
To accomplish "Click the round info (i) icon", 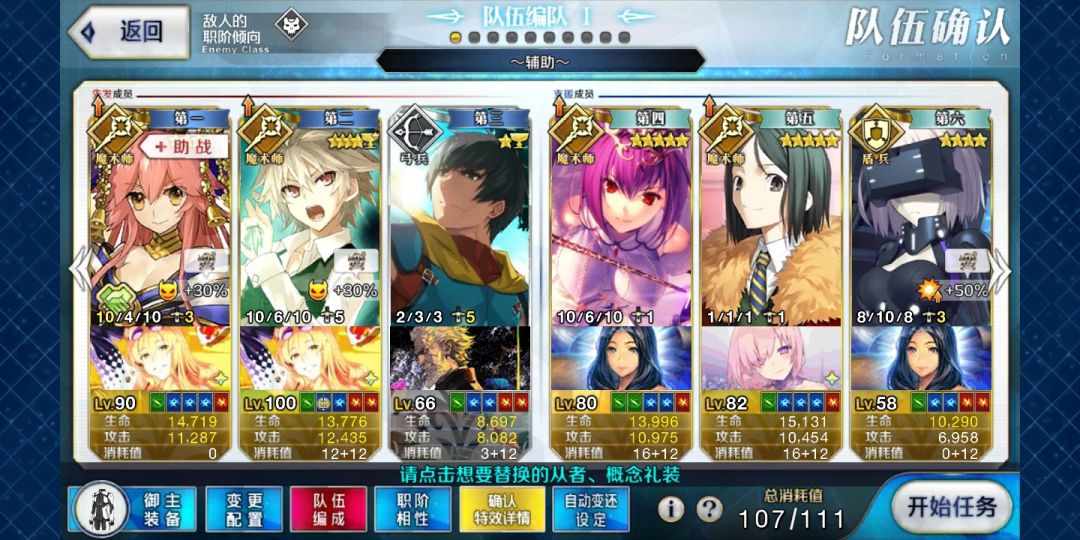I will 671,509.
